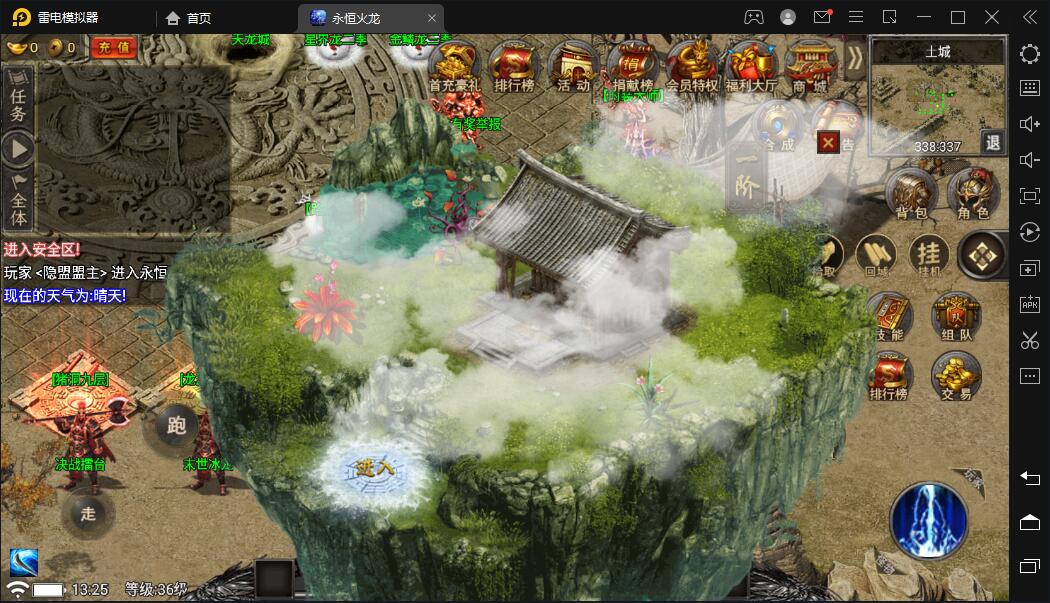Open the 背包 backpack
The height and width of the screenshot is (603, 1050).
tap(913, 193)
